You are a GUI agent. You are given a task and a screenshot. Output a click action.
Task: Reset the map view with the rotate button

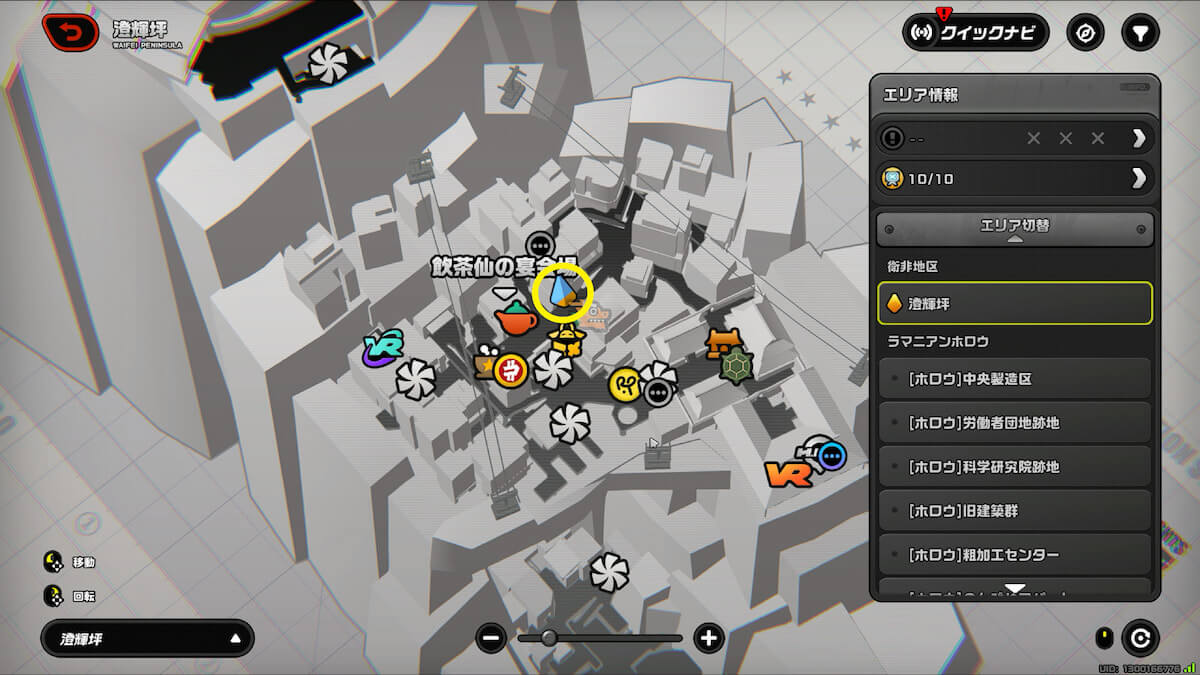tap(1140, 638)
